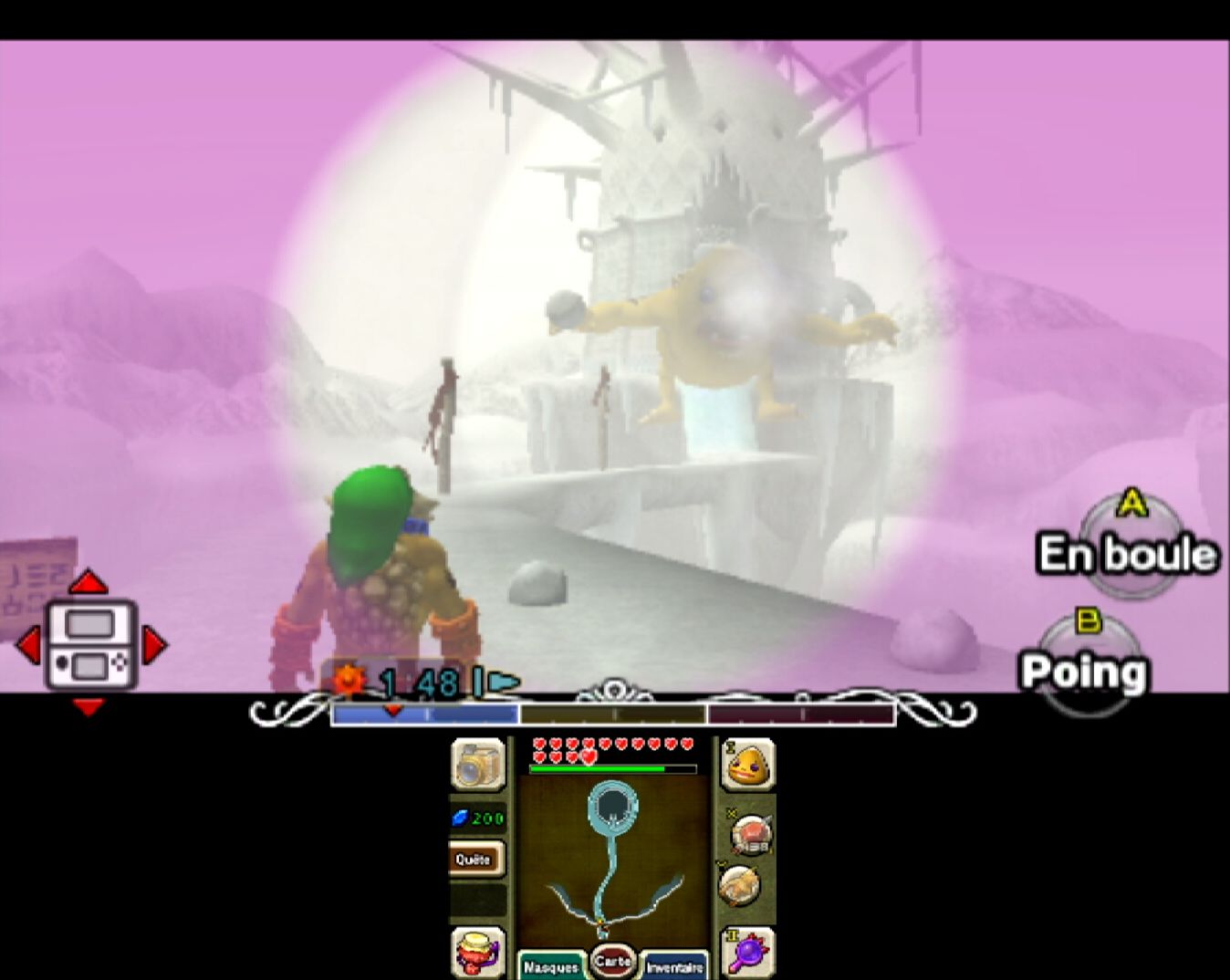Open the Inventaire tab
The image size is (1230, 980).
point(674,965)
